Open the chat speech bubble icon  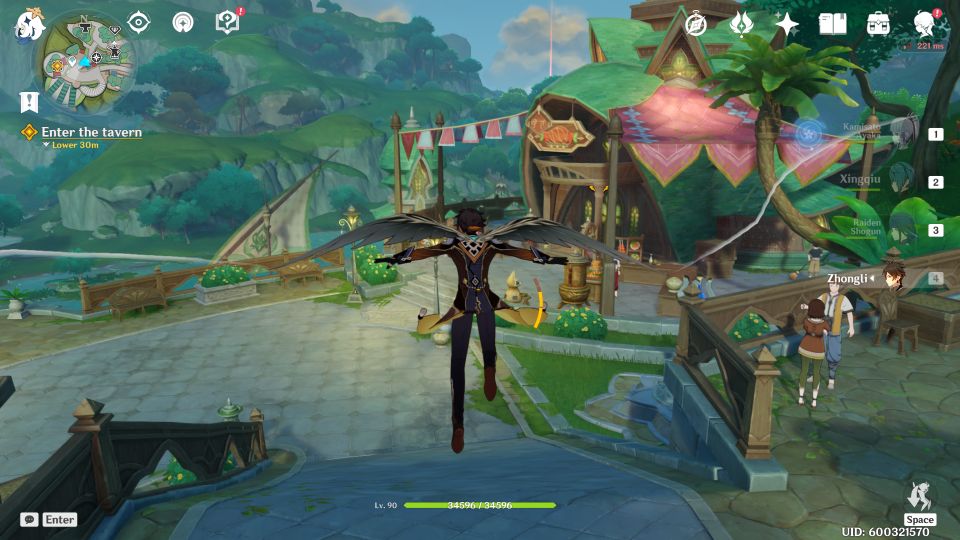pos(29,520)
